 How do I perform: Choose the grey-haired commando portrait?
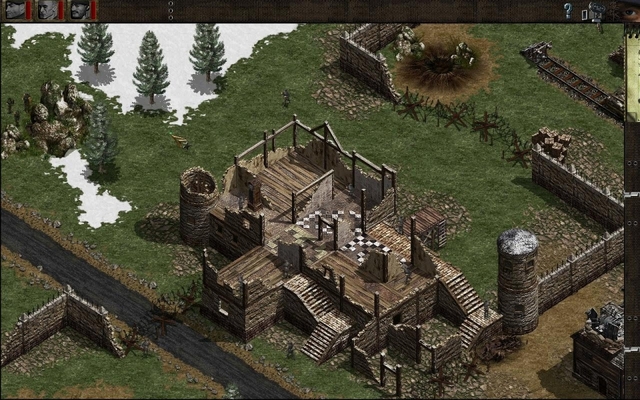(47, 10)
